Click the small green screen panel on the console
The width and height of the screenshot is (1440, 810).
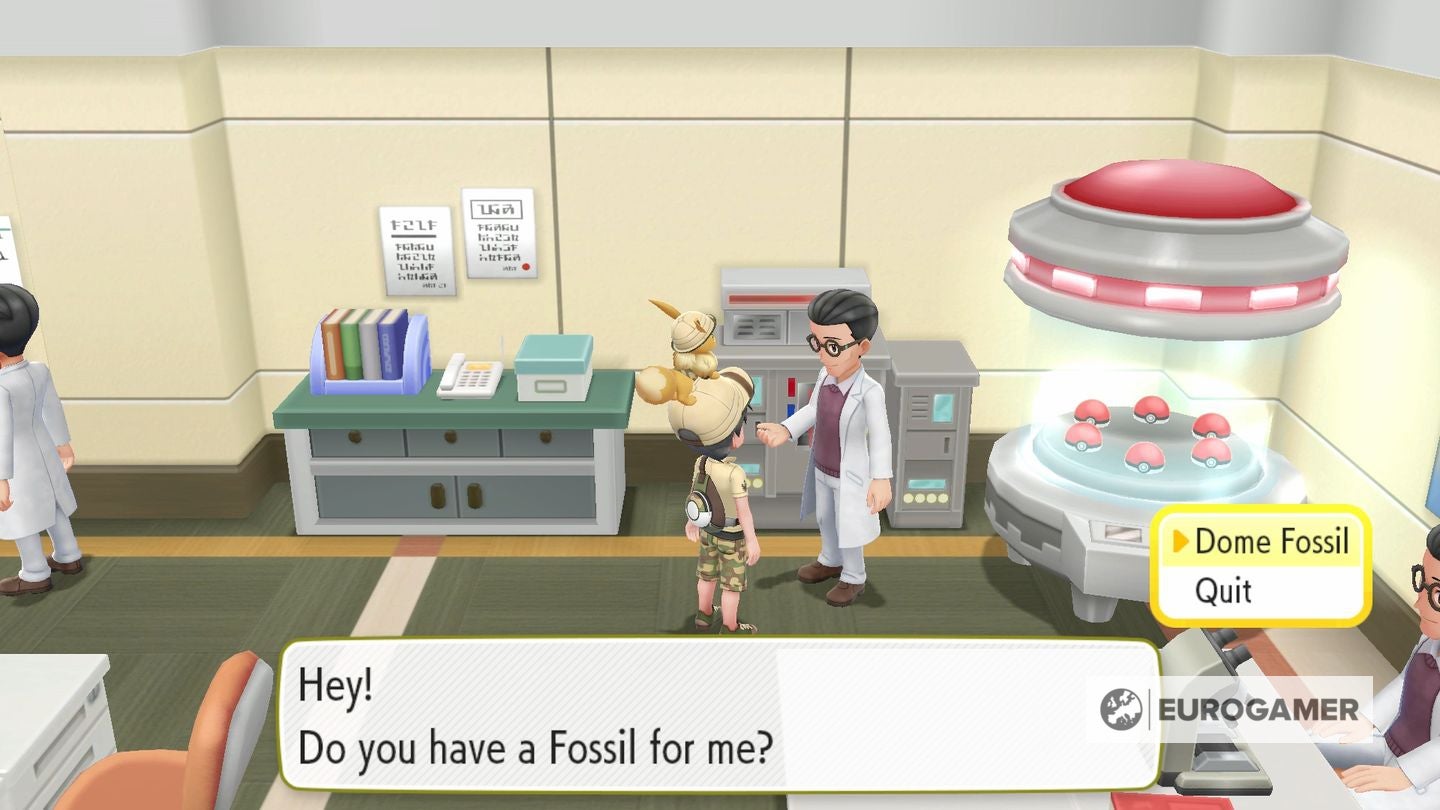tap(925, 483)
